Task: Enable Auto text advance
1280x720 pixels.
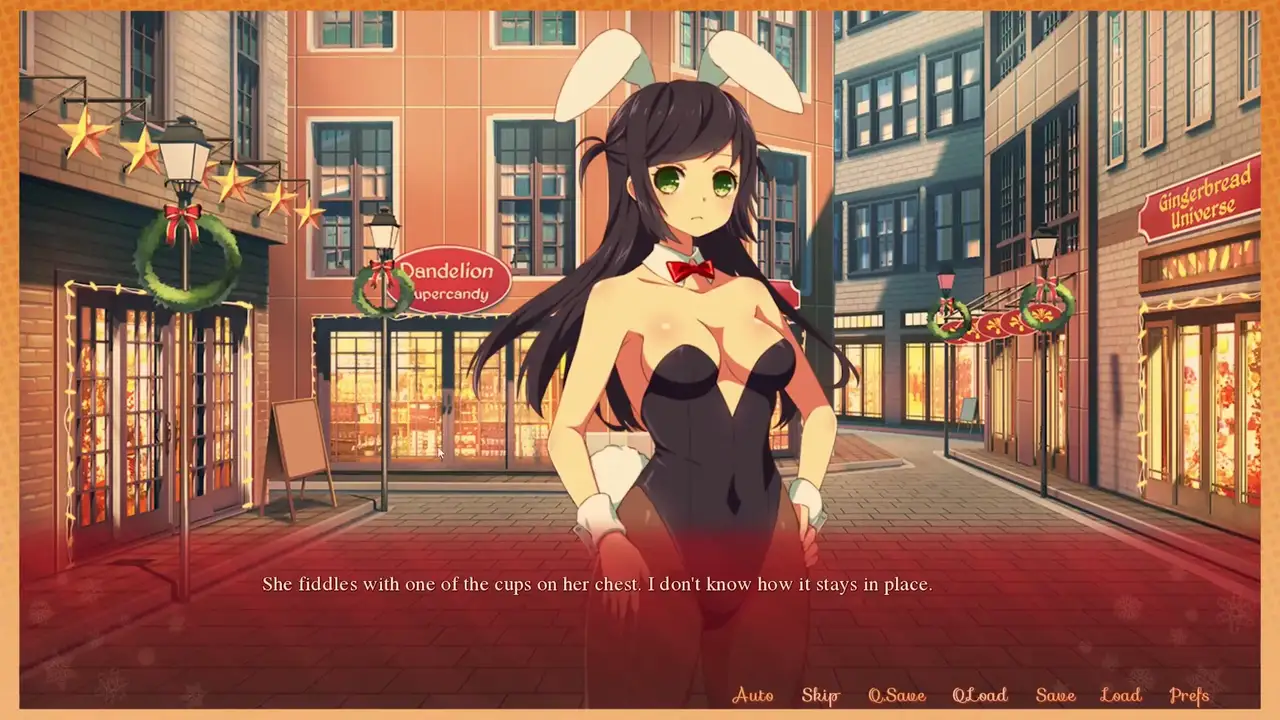Action: pyautogui.click(x=753, y=695)
